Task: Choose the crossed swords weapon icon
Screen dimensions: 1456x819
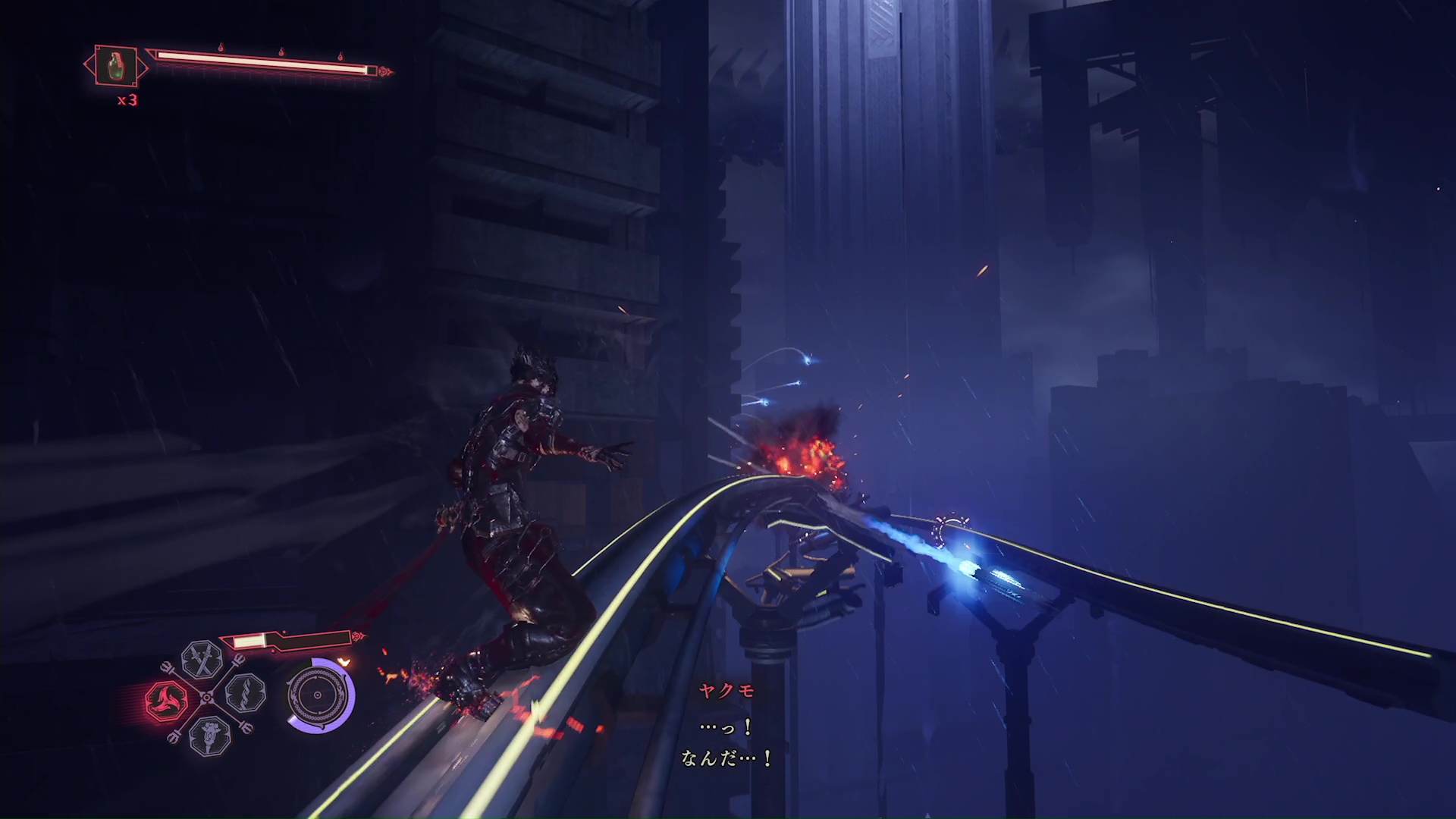Action: pyautogui.click(x=202, y=659)
